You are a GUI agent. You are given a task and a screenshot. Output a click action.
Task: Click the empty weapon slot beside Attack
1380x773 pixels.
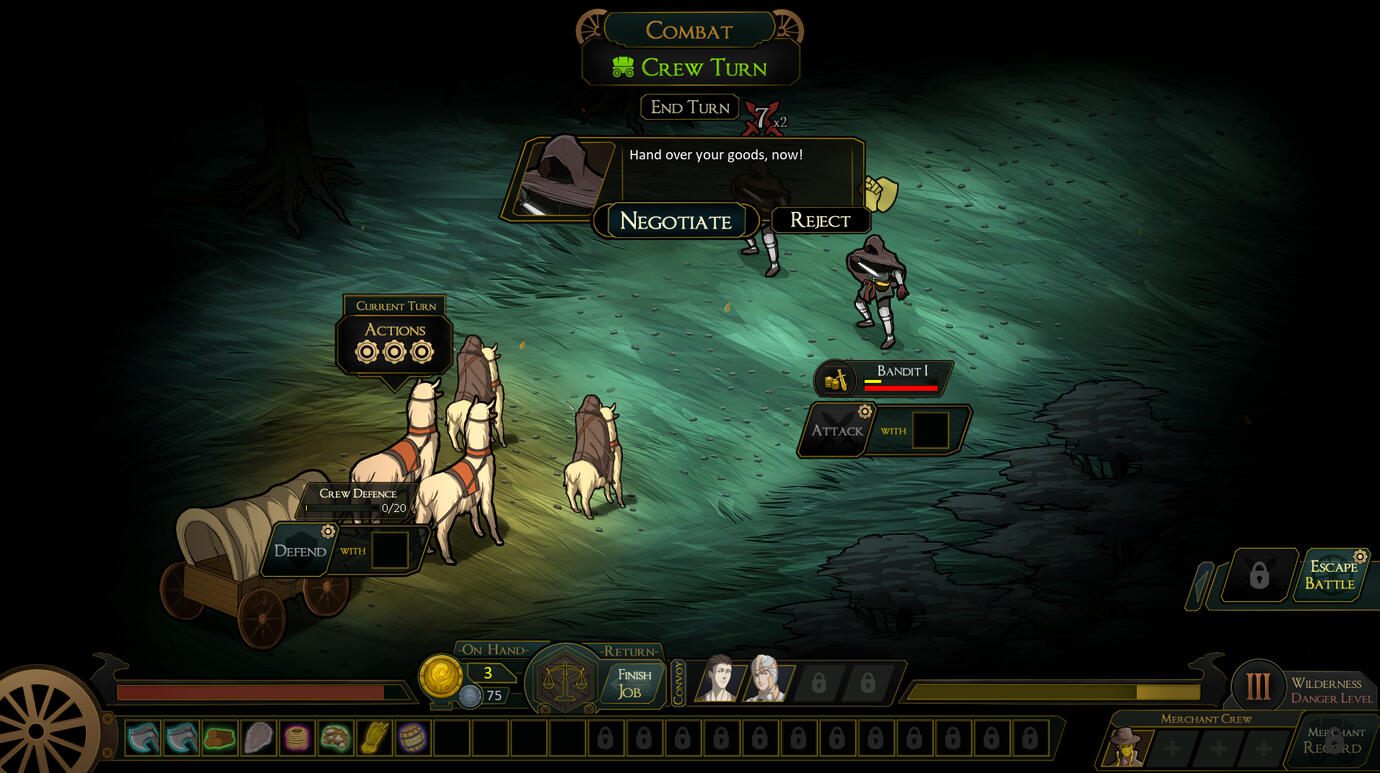click(x=930, y=431)
